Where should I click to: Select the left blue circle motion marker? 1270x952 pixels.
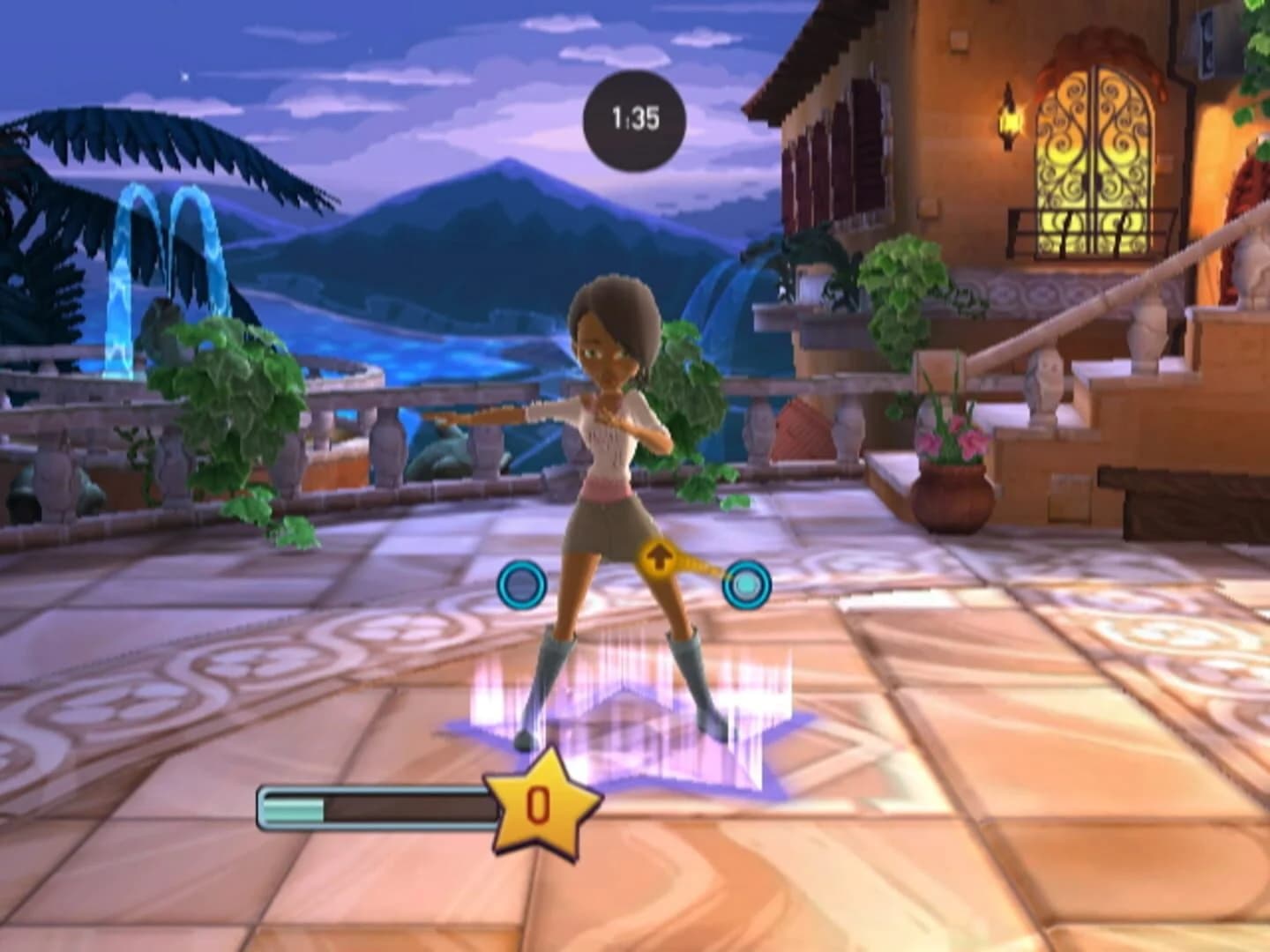[520, 586]
